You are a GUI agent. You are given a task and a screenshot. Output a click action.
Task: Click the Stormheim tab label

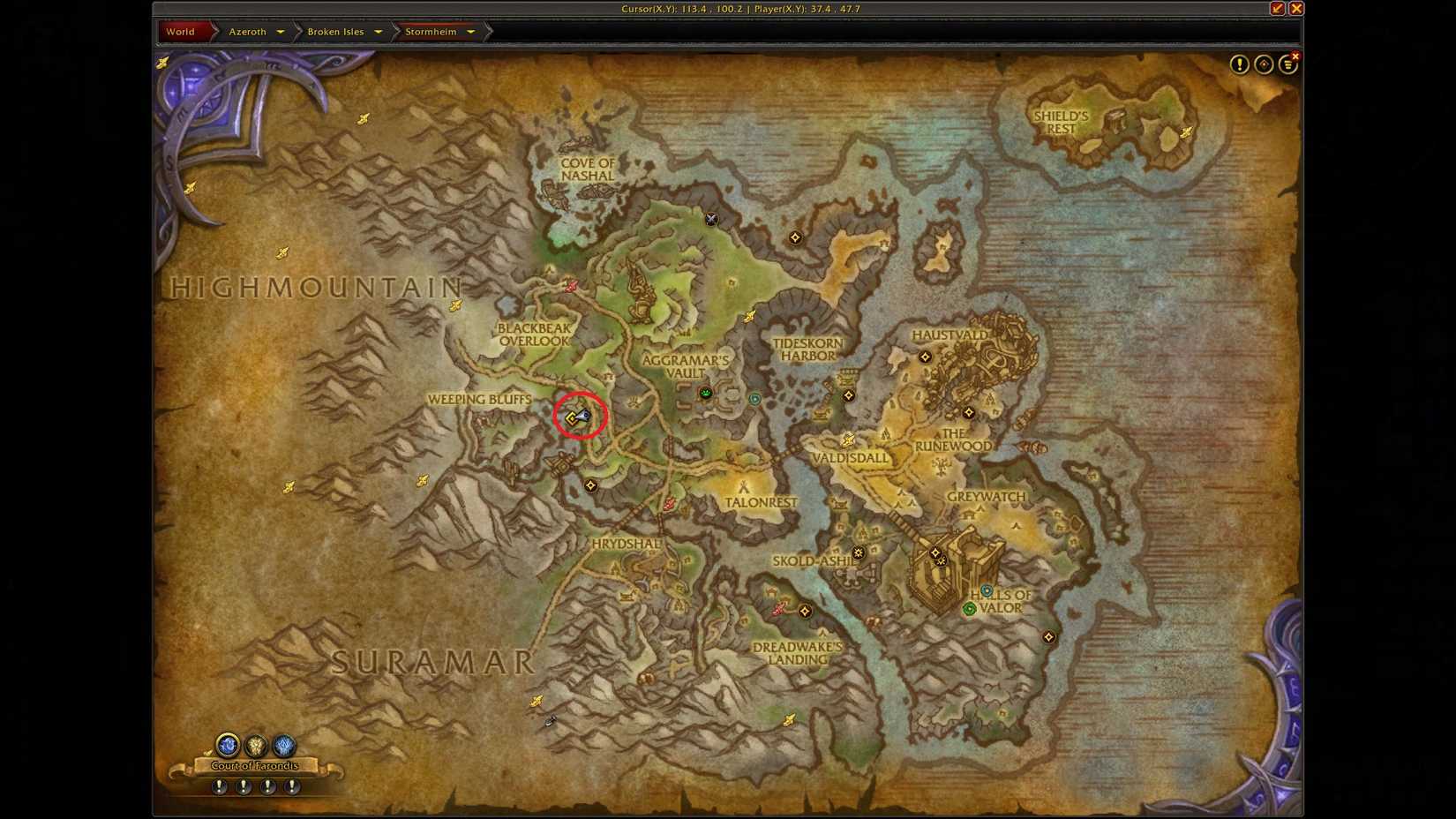[432, 31]
